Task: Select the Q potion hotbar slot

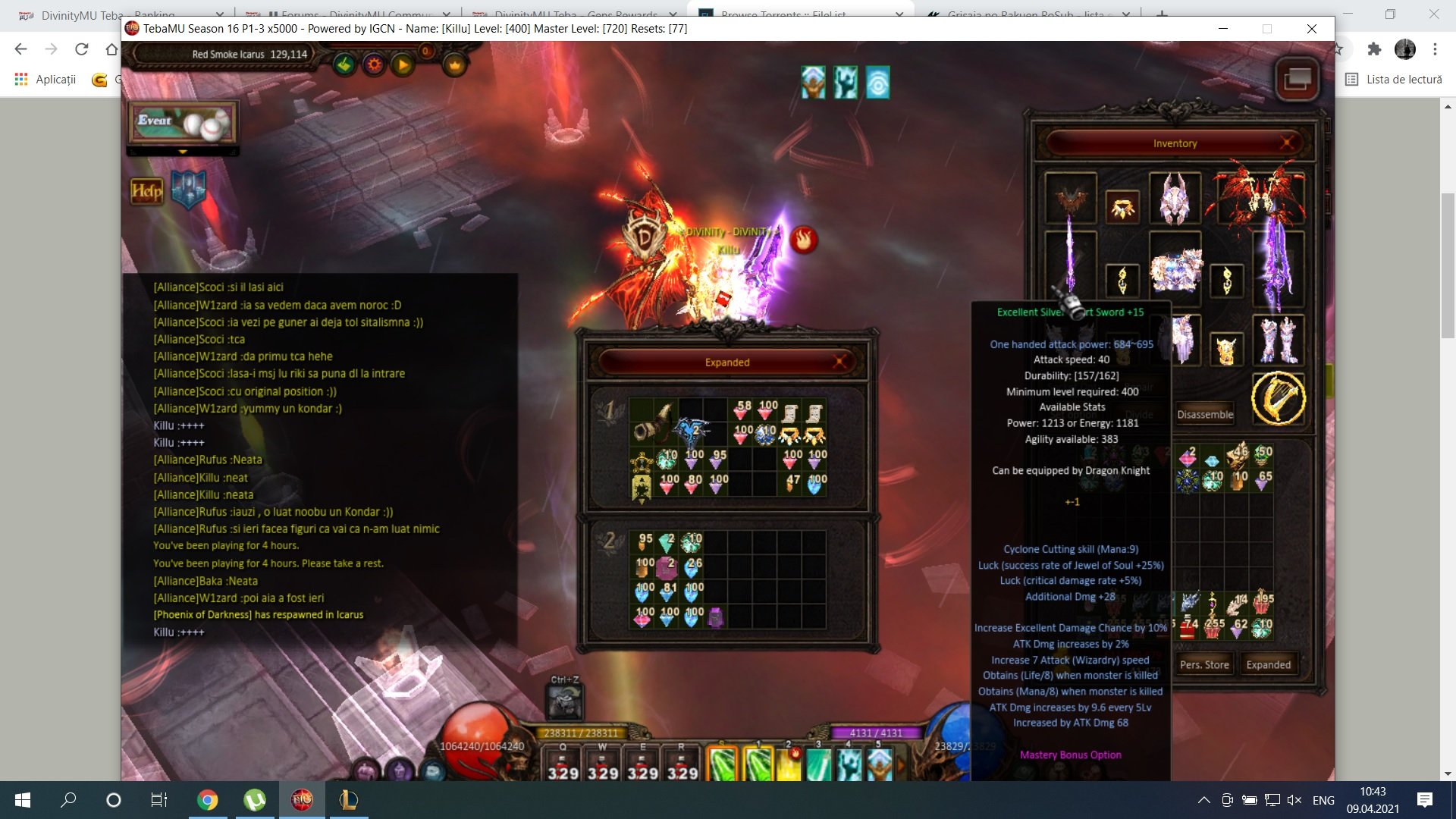Action: coord(563,763)
